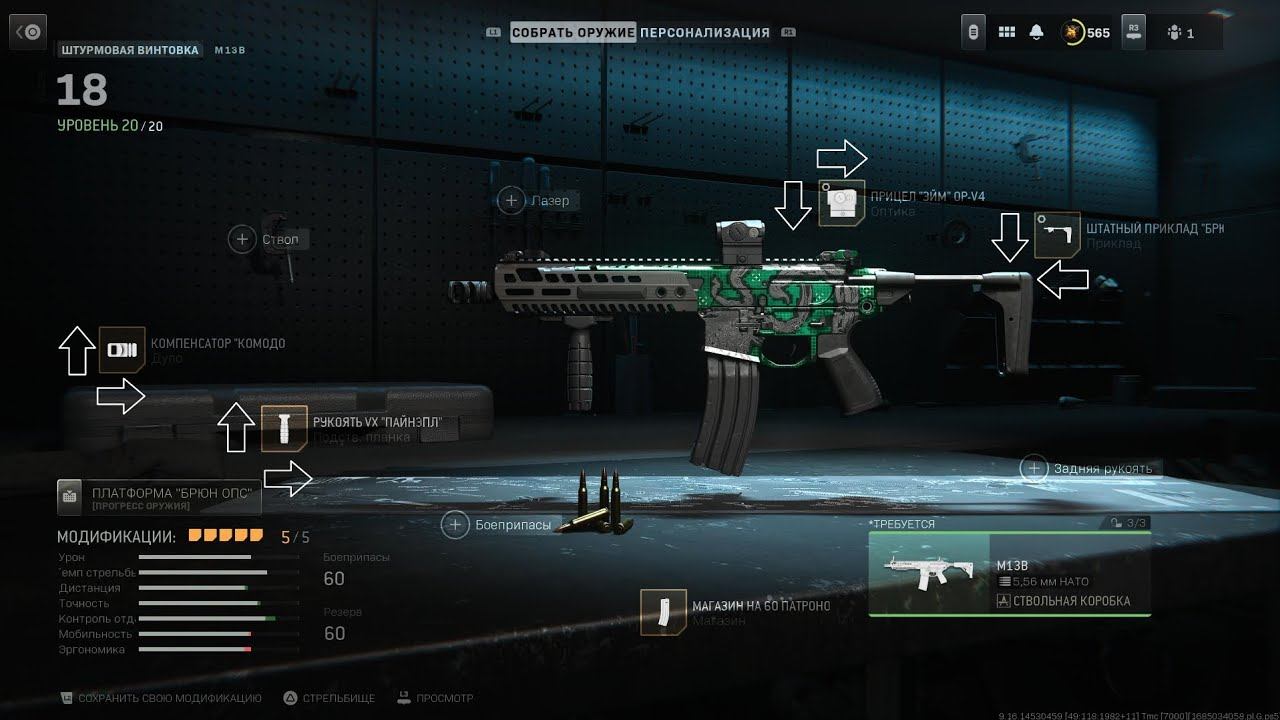
Task: Open the Штатный приклад stock slot
Action: coord(1057,235)
